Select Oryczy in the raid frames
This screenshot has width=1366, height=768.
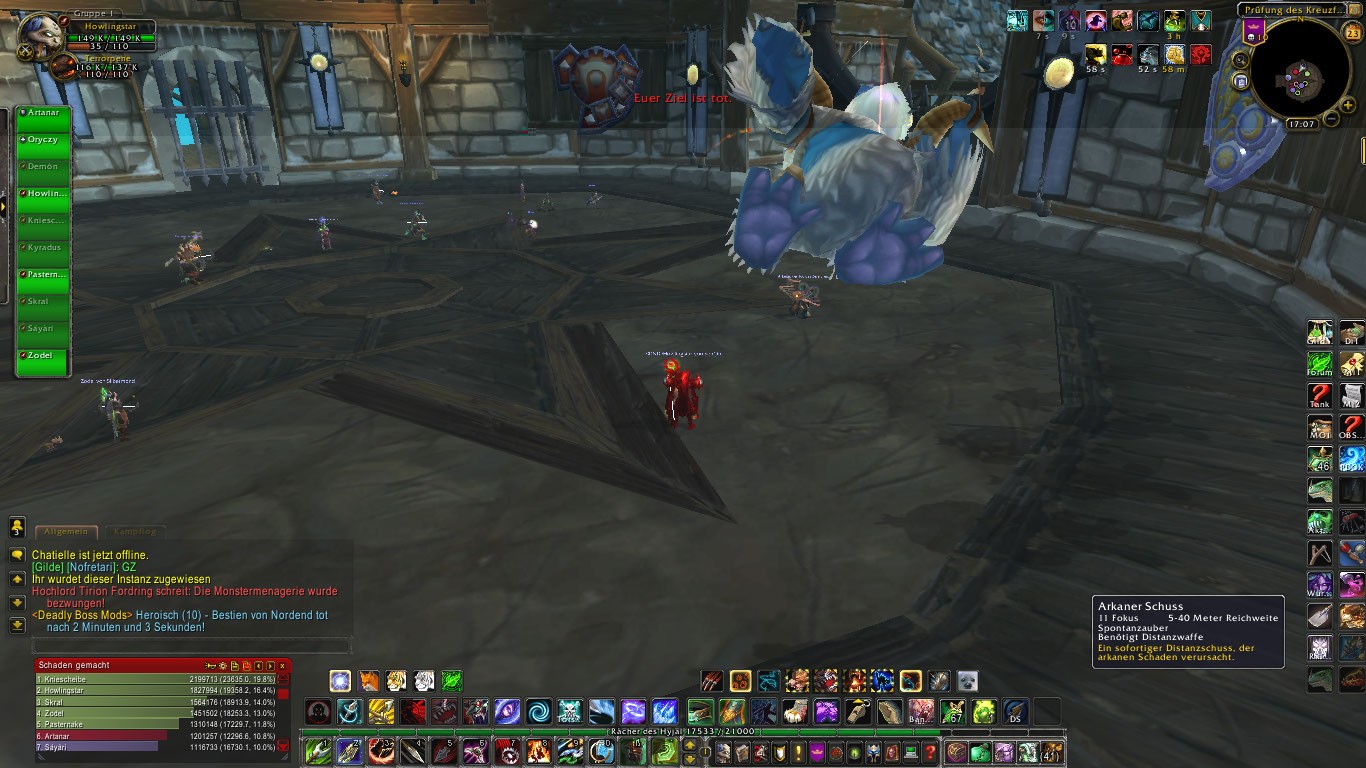[43, 140]
